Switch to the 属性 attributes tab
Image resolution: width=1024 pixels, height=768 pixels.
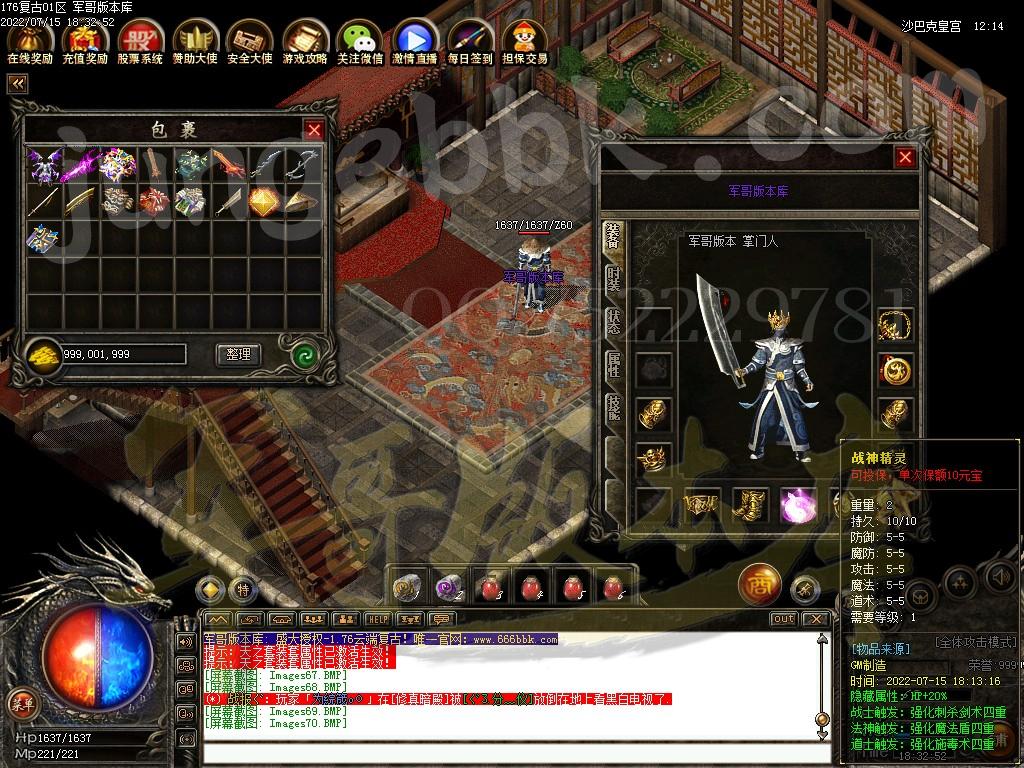point(613,366)
